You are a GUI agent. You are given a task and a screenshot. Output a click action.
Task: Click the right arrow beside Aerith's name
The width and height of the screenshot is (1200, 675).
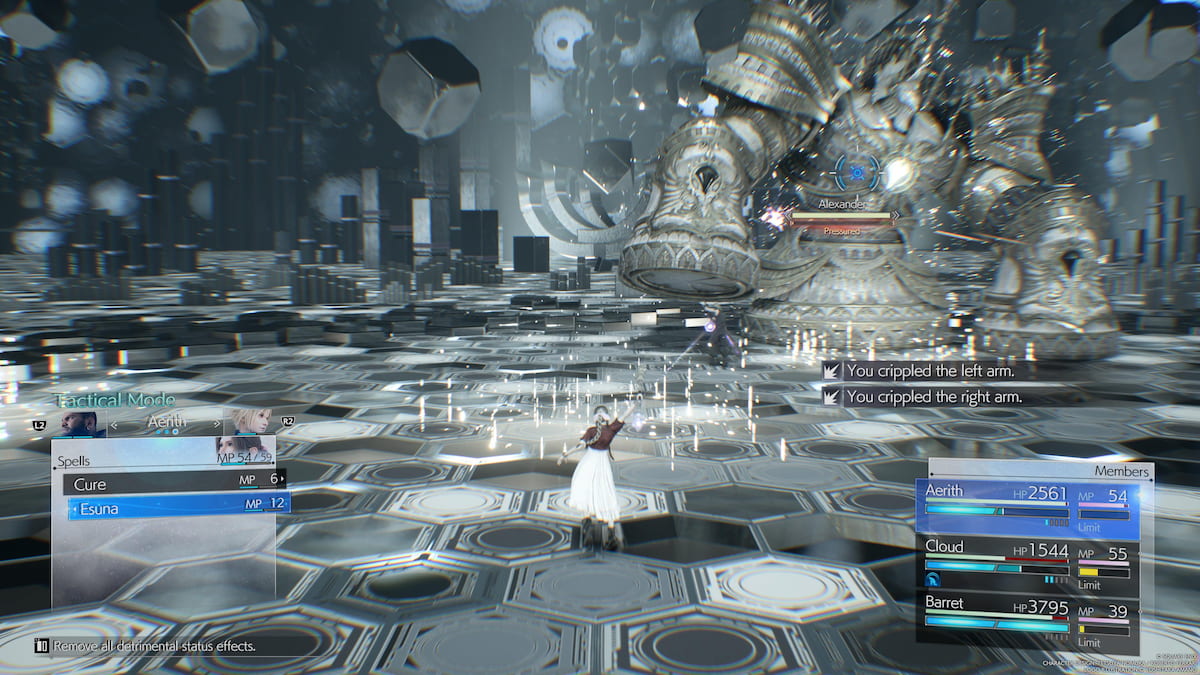click(x=217, y=423)
